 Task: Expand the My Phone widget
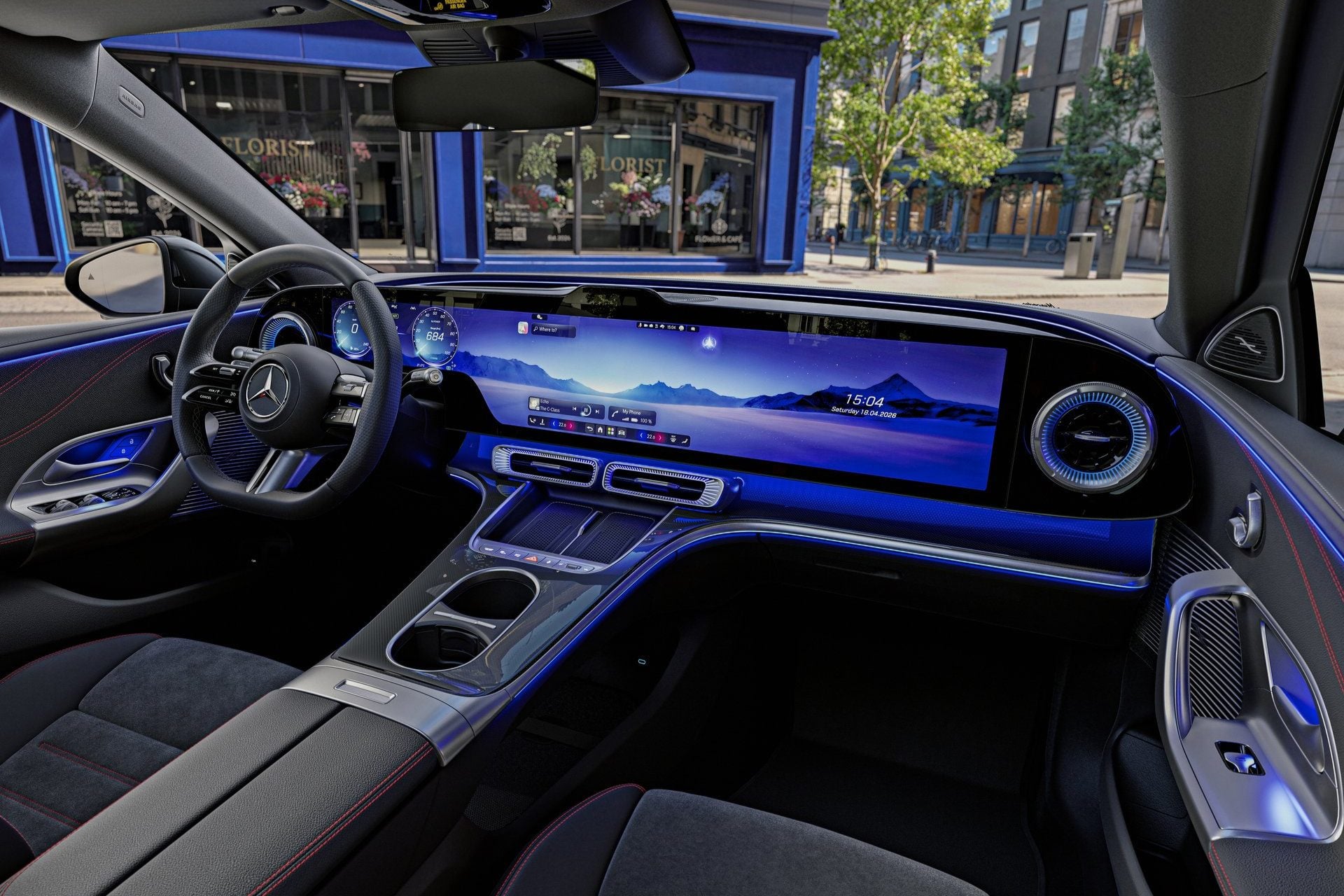631,413
